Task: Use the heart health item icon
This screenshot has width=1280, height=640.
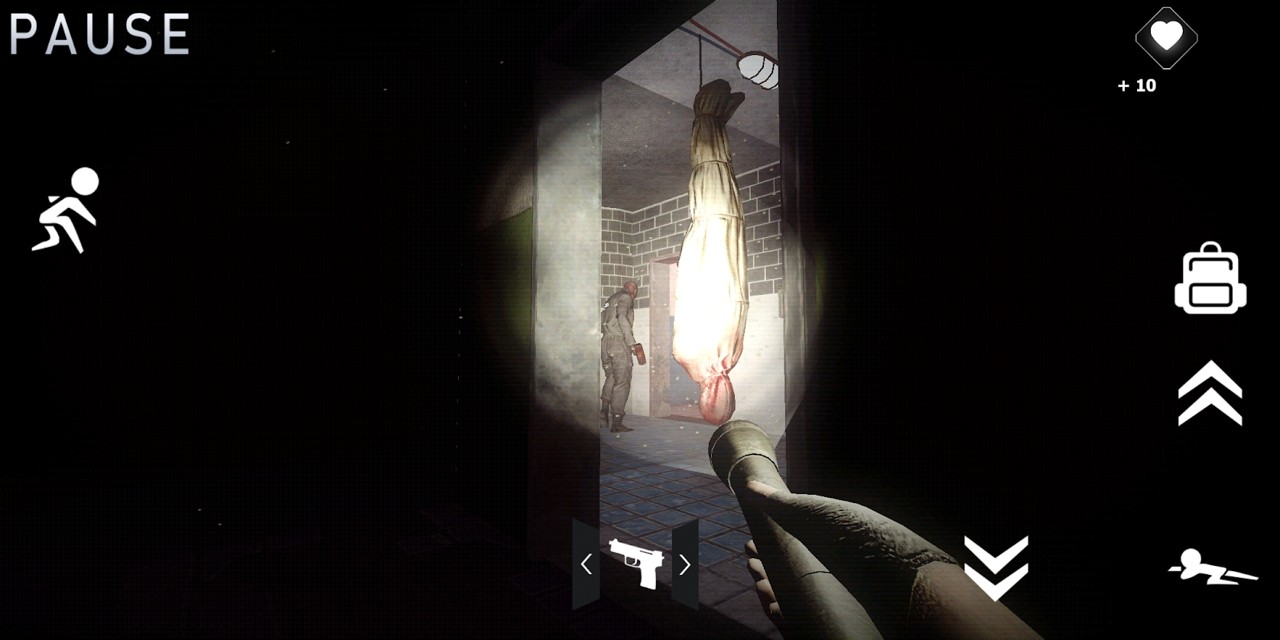Action: click(1166, 38)
